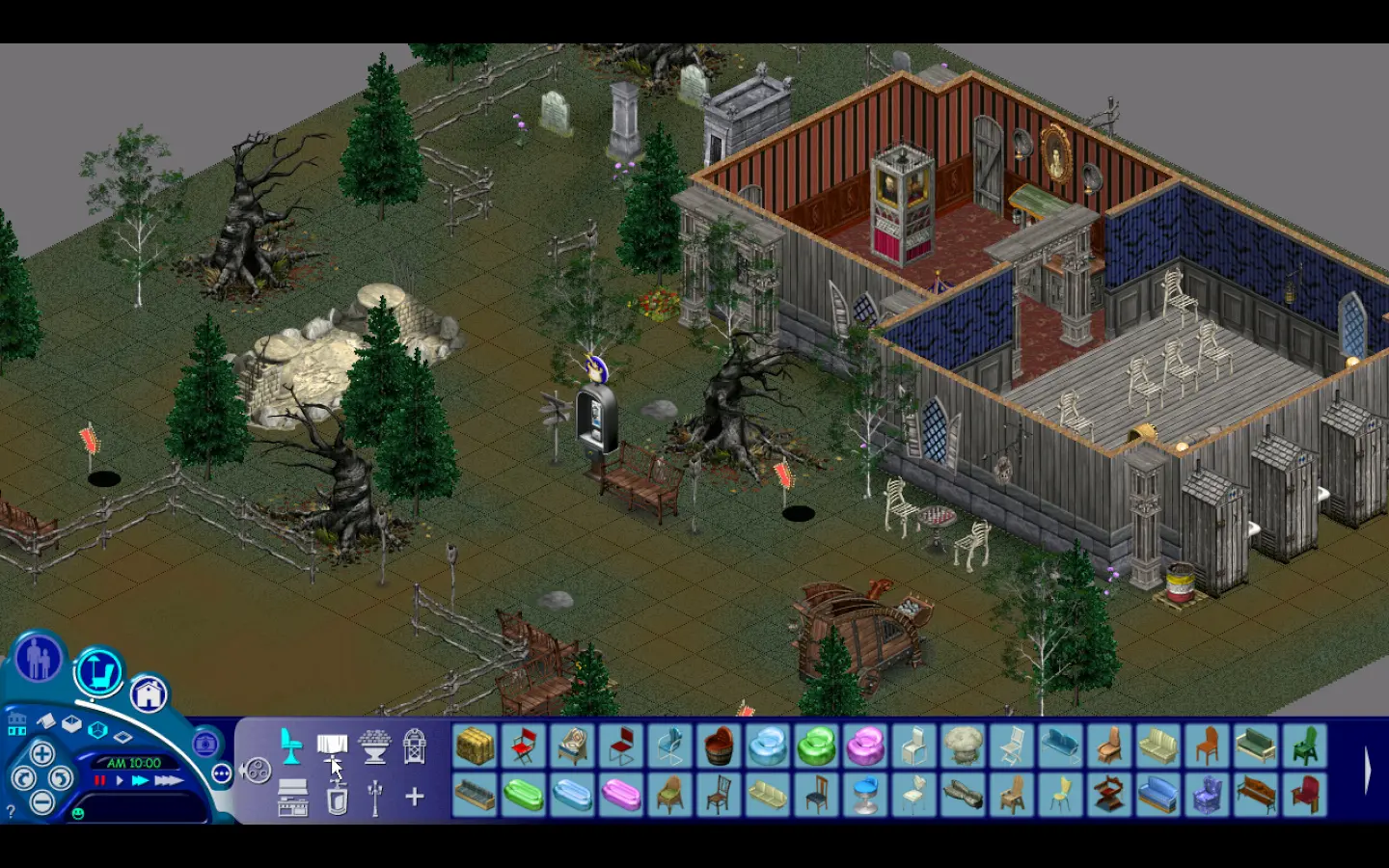The height and width of the screenshot is (868, 1389).
Task: Set game speed to ultra fast-forward
Action: [x=169, y=780]
